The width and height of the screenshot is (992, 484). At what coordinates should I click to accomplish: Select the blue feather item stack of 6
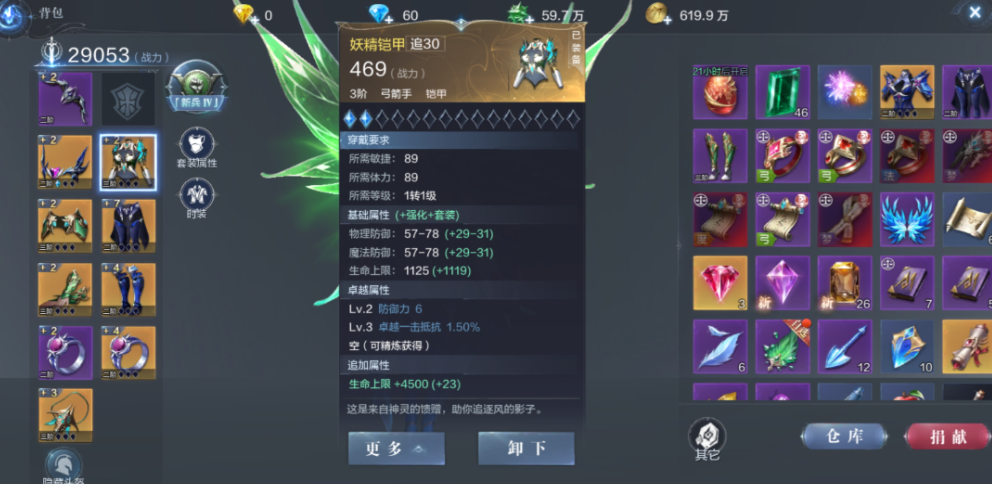(x=720, y=346)
